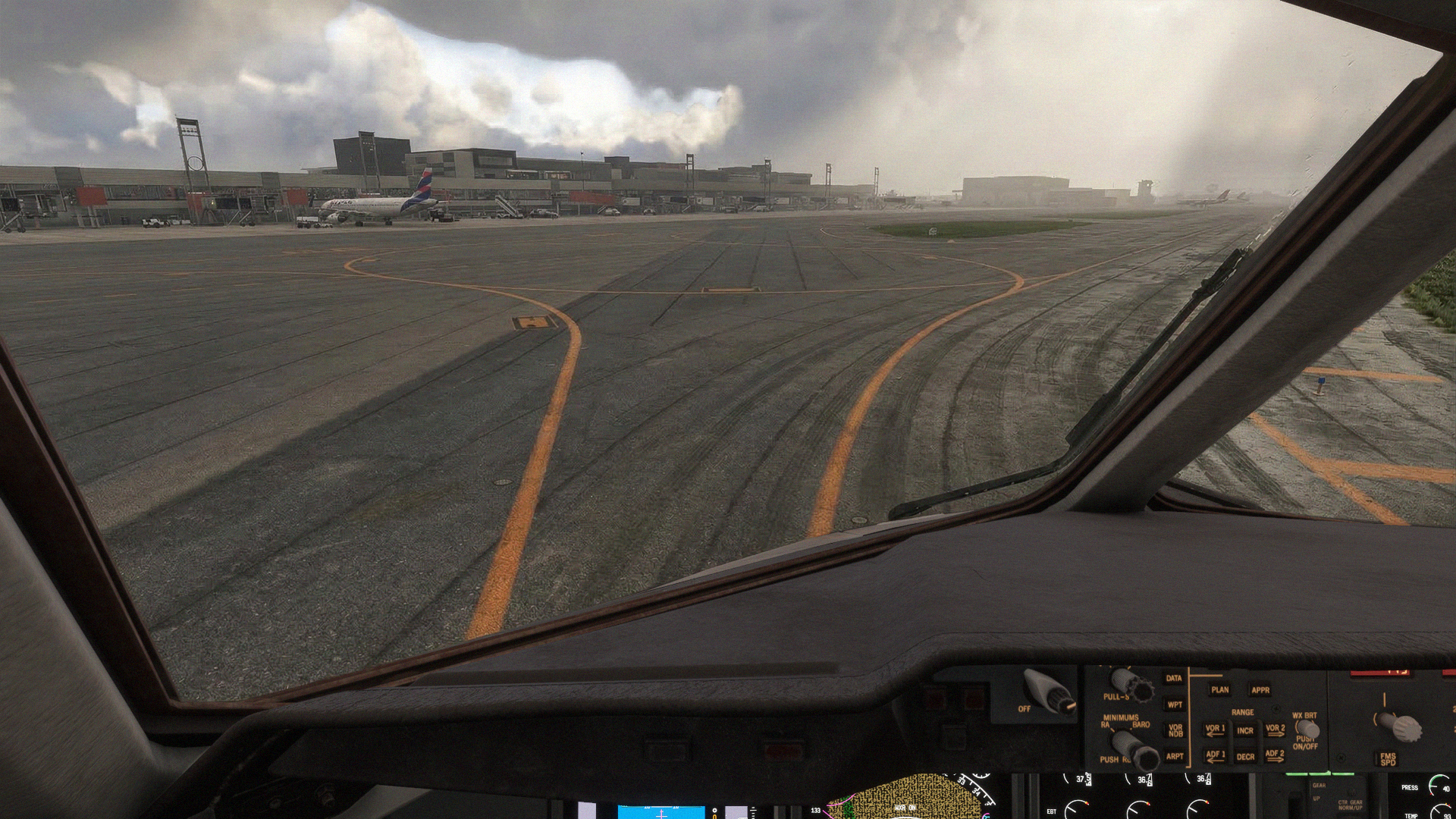Activate the VOR NDB display button
The image size is (1456, 819).
[x=1175, y=731]
